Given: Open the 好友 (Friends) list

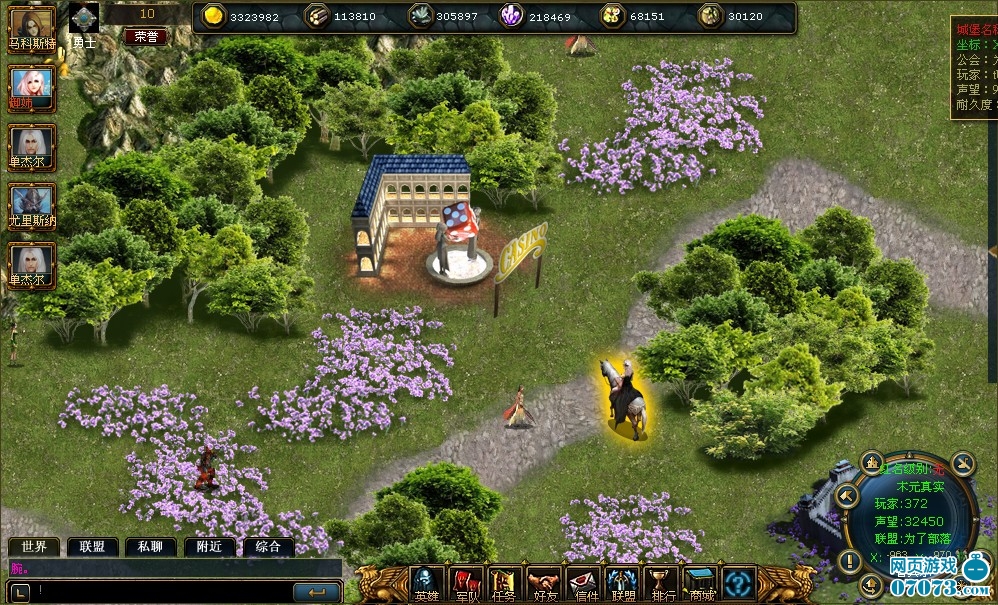Looking at the screenshot, I should tap(544, 584).
